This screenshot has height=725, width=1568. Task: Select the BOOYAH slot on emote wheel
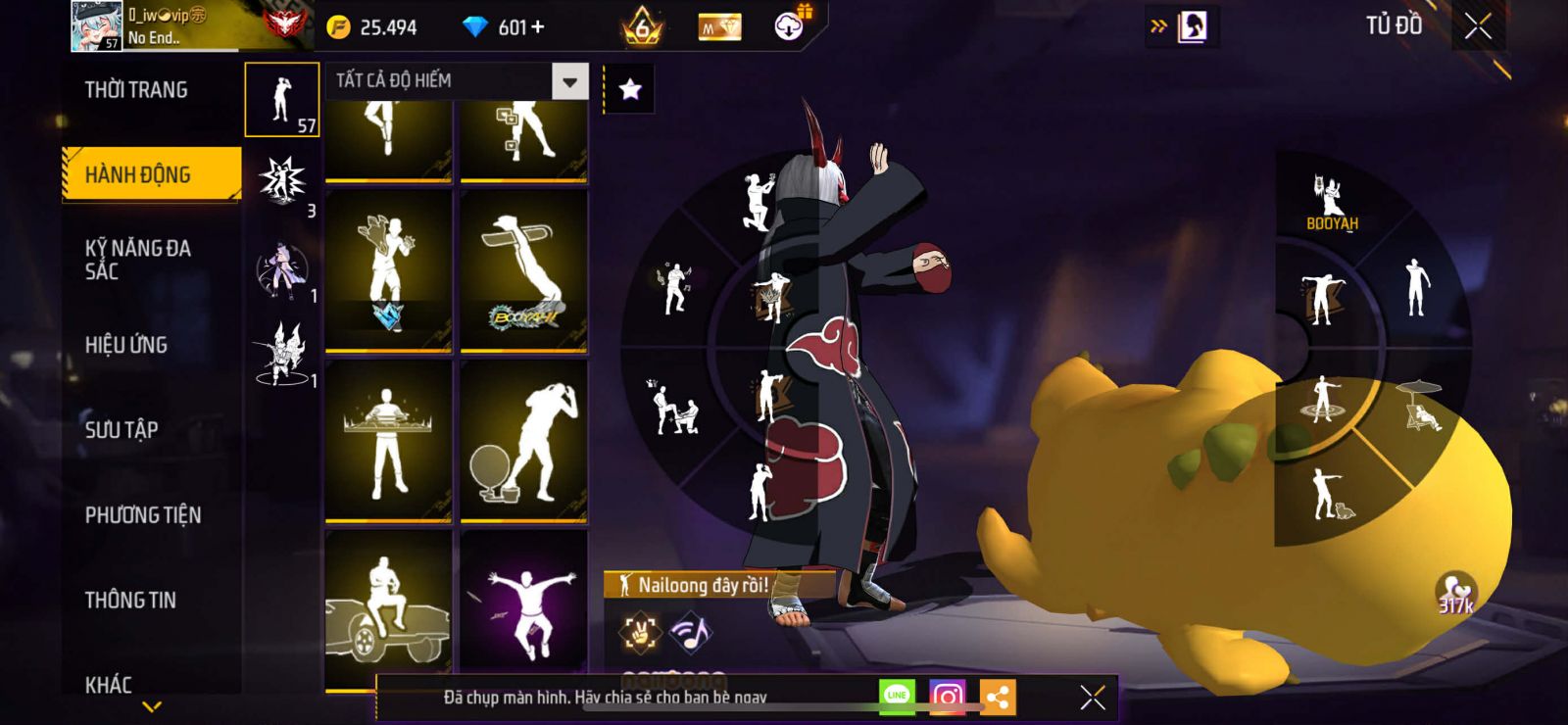pyautogui.click(x=1331, y=202)
